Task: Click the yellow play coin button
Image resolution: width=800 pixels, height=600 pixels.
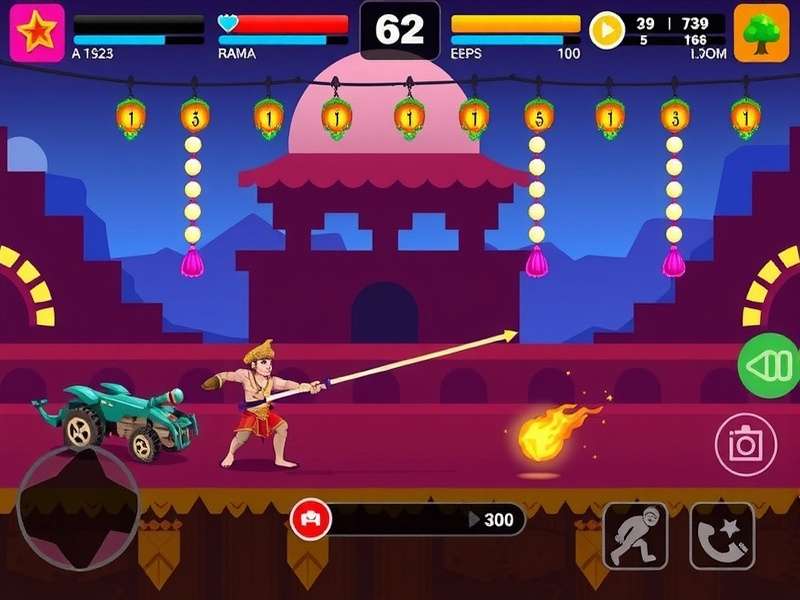Action: pyautogui.click(x=606, y=30)
